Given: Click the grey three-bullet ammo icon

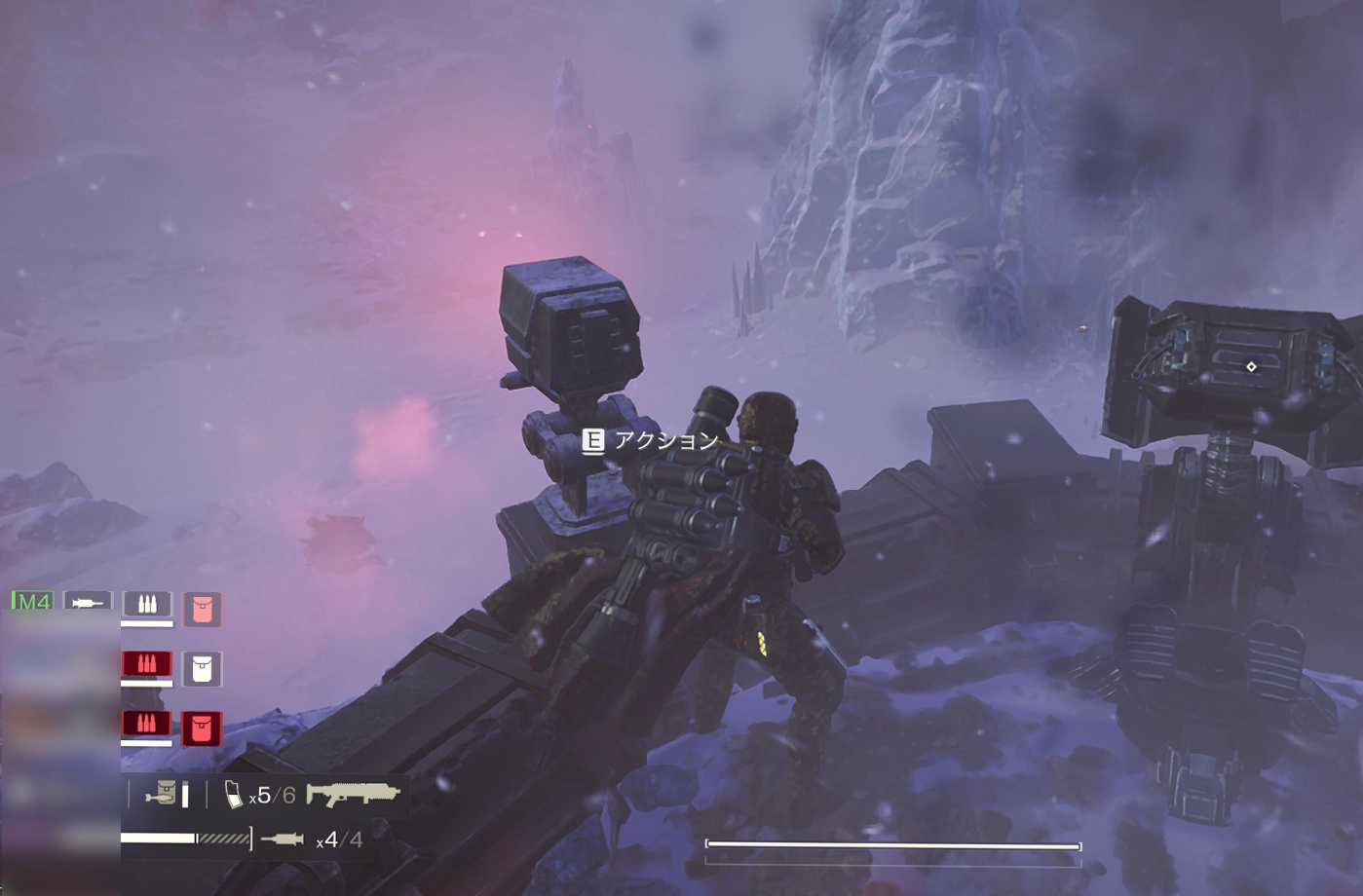Looking at the screenshot, I should [147, 604].
